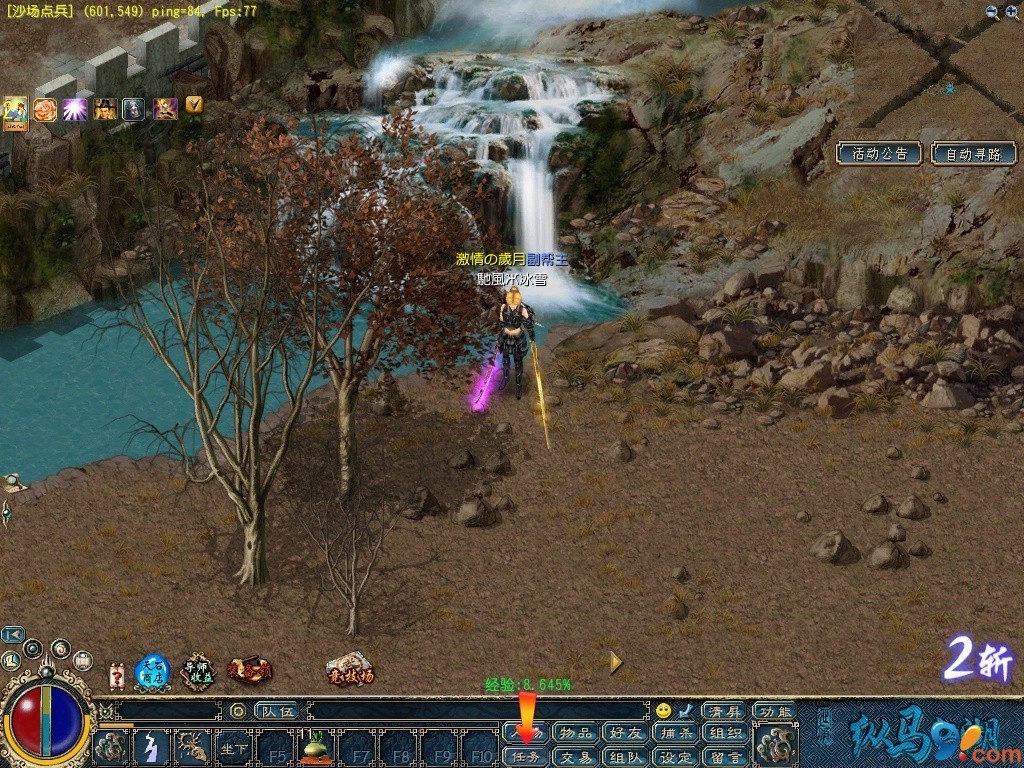1024x768 pixels.
Task: Click the rose buff icon
Action: coord(45,109)
